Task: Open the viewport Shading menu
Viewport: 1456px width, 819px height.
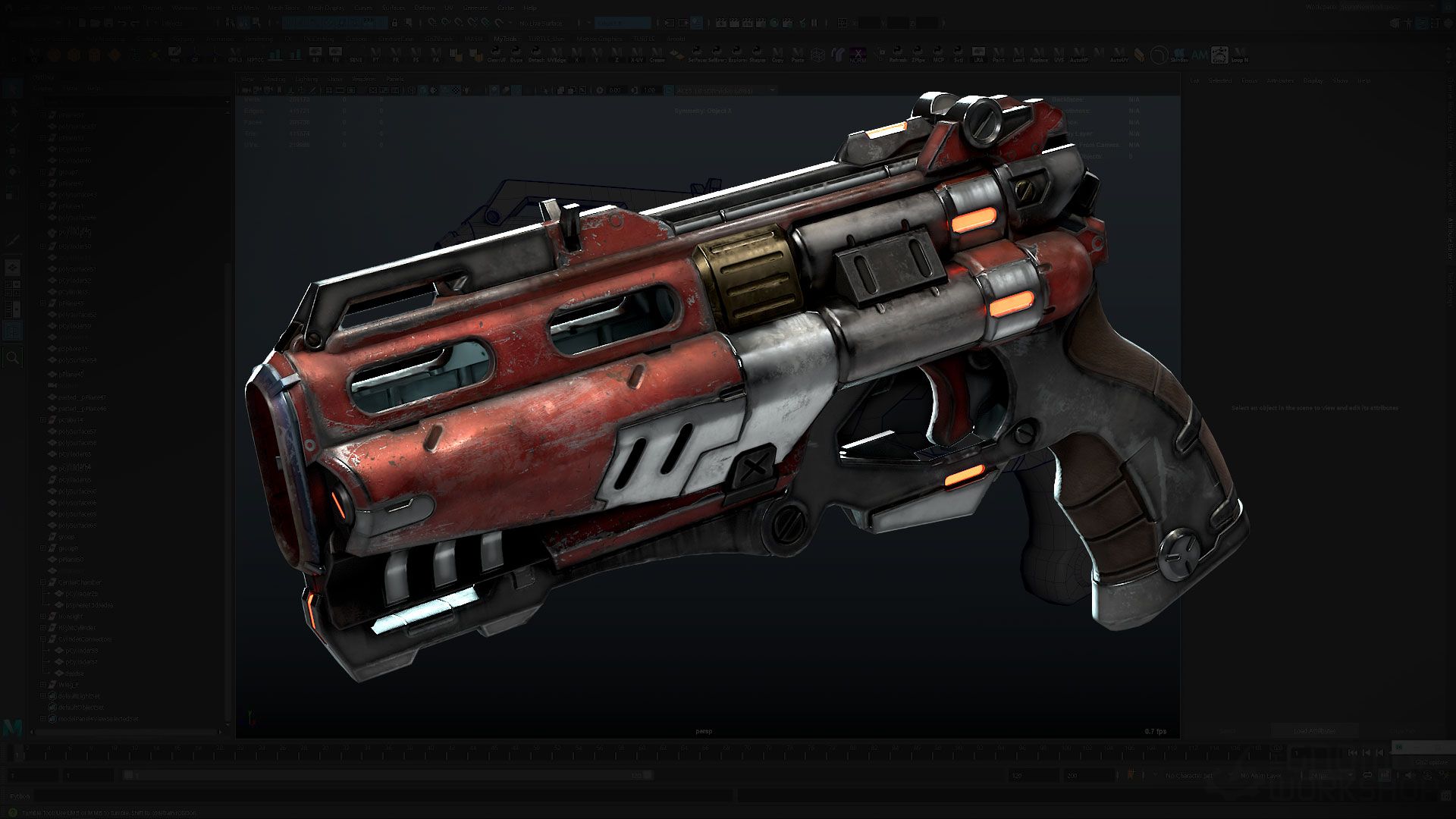Action: 274,79
